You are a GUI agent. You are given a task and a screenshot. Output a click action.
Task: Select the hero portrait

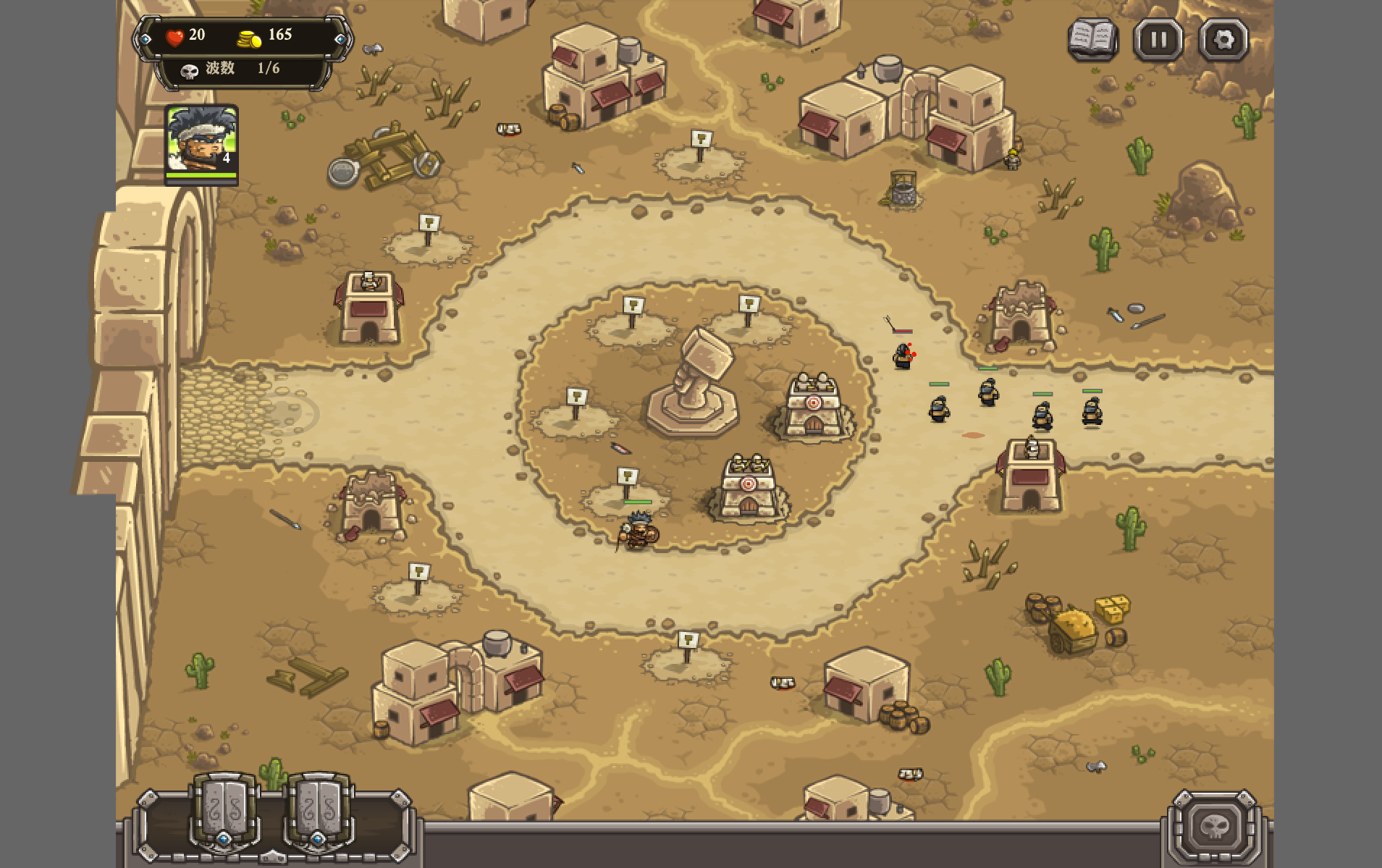pyautogui.click(x=201, y=142)
